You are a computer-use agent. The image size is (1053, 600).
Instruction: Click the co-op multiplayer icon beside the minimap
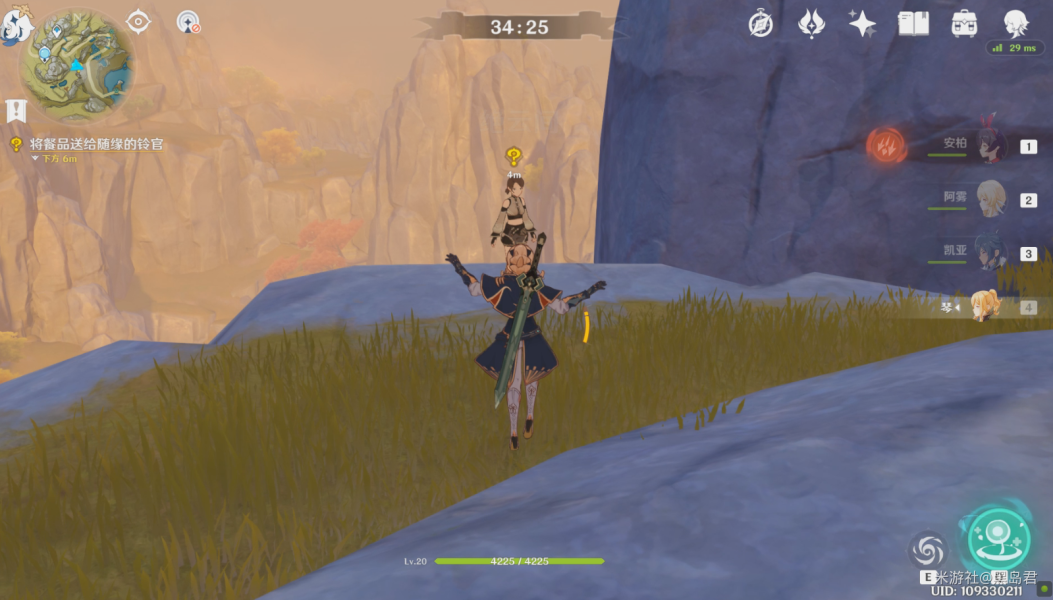tap(187, 22)
